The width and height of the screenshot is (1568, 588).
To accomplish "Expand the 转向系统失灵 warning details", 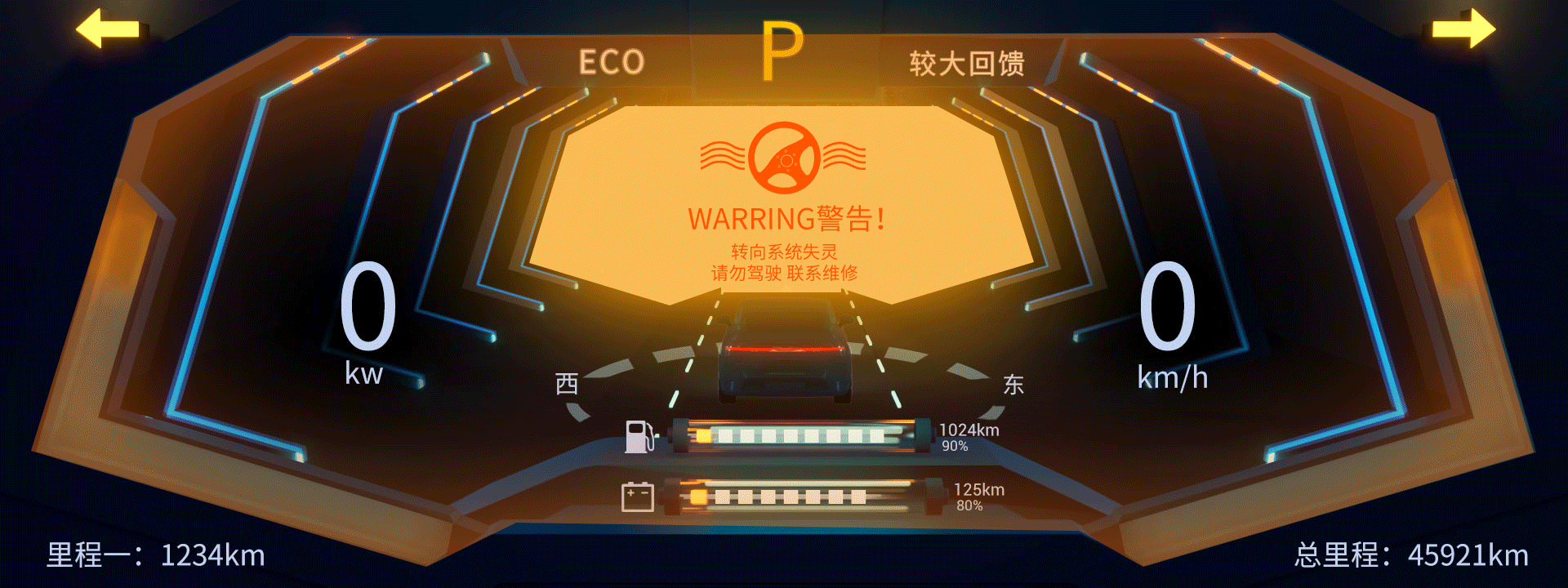I will (784, 252).
